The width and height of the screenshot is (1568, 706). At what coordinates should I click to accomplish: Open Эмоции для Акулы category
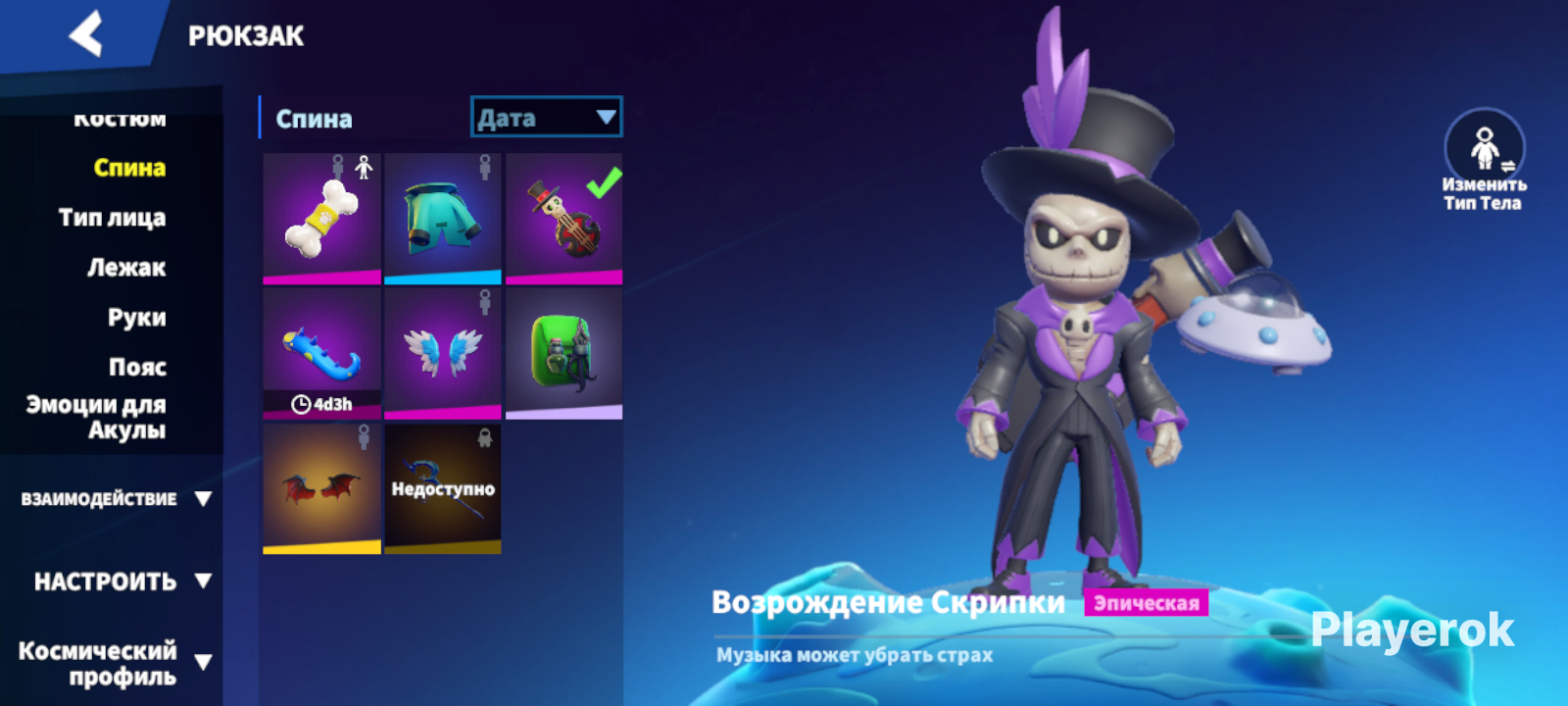click(96, 418)
